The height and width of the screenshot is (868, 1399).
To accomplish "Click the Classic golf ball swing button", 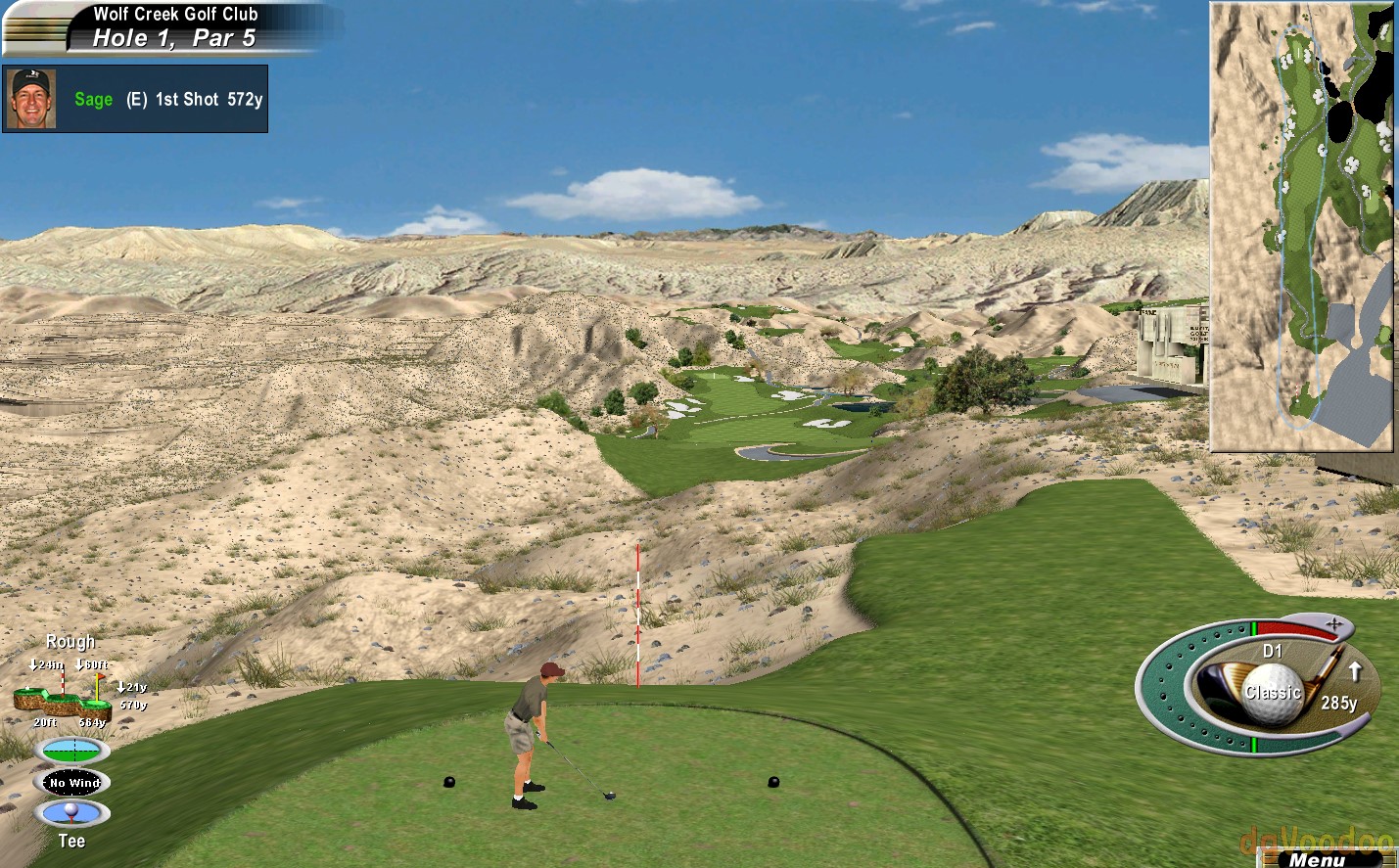I will click(1272, 693).
